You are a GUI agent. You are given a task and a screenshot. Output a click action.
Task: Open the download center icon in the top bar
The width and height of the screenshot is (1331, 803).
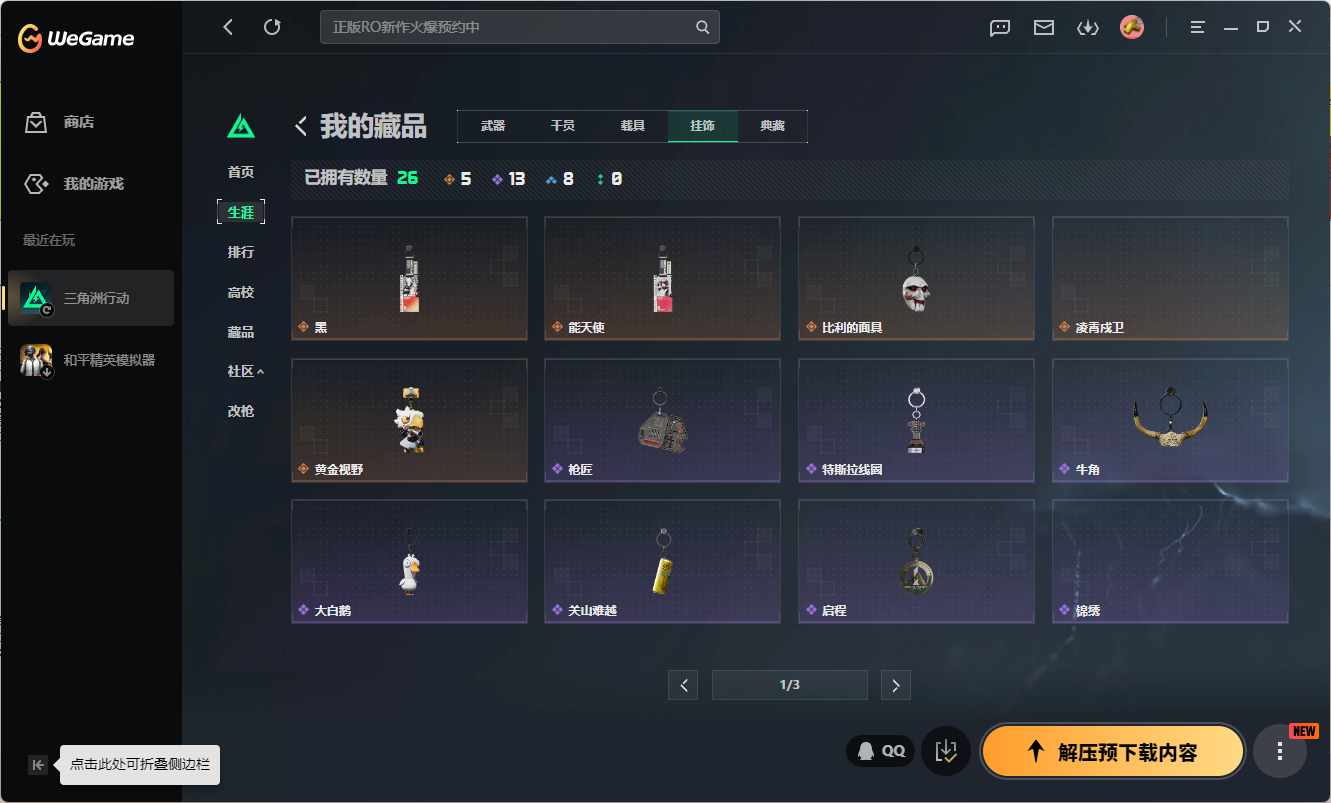tap(1088, 27)
